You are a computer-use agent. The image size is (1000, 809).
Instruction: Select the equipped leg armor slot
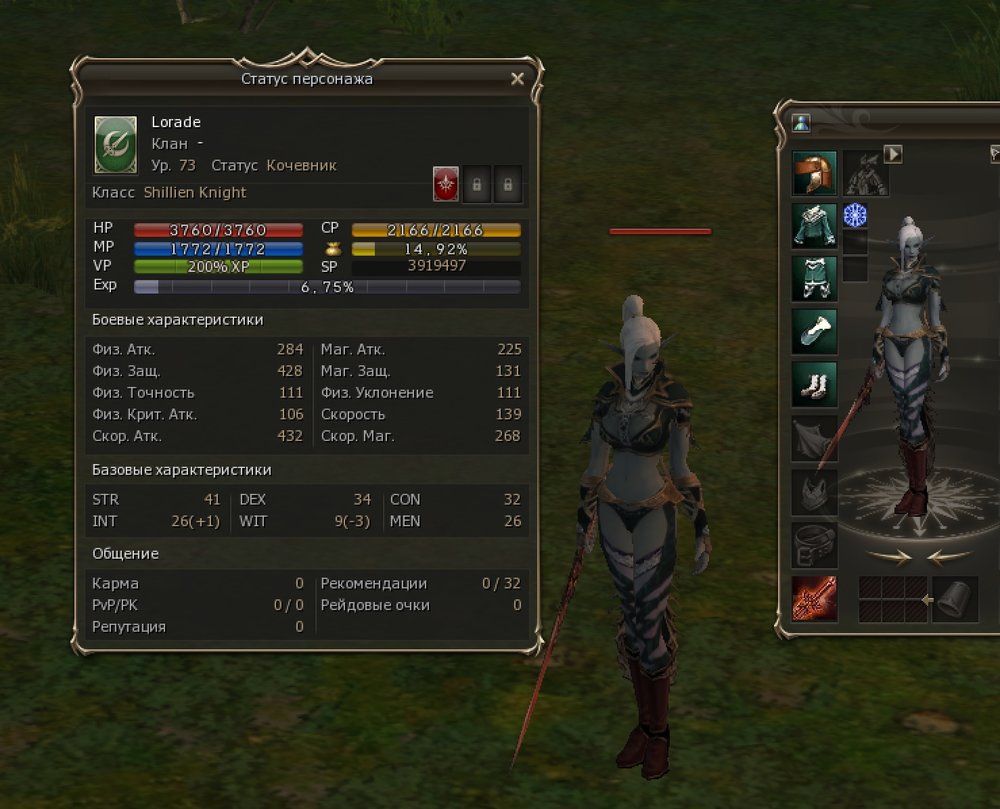[814, 278]
